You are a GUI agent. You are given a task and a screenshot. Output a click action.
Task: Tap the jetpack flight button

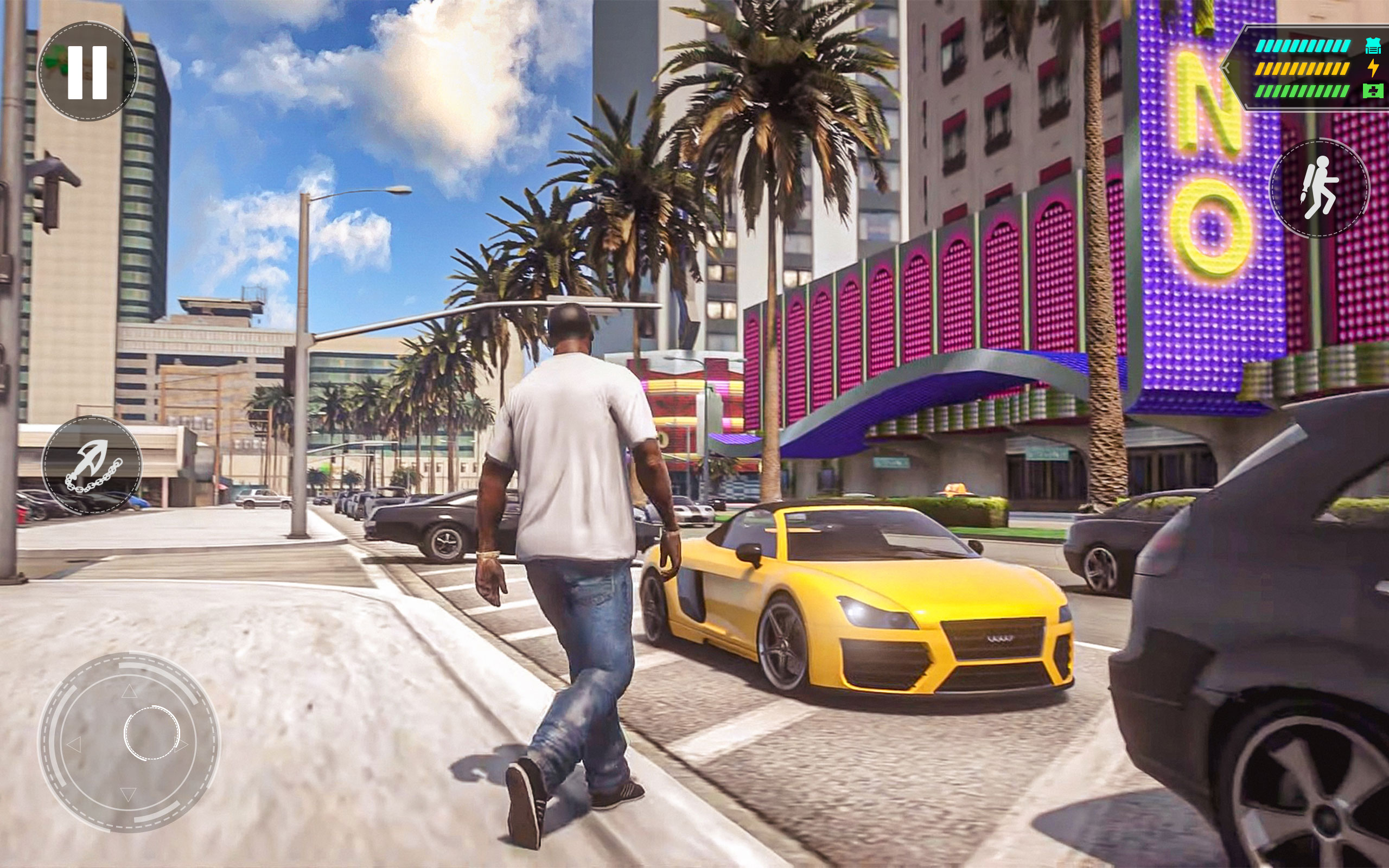[1319, 188]
